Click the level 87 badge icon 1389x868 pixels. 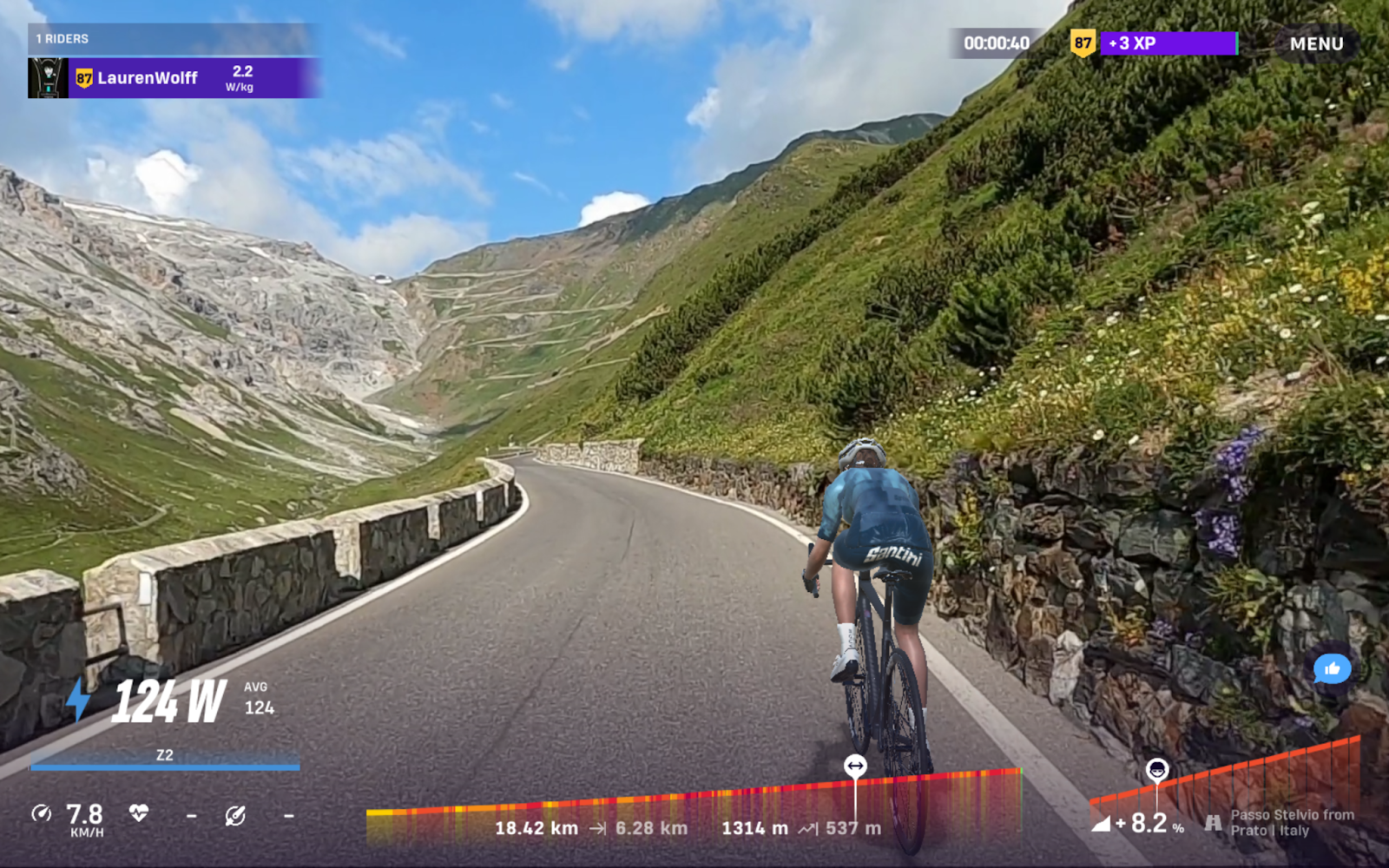coord(1082,41)
